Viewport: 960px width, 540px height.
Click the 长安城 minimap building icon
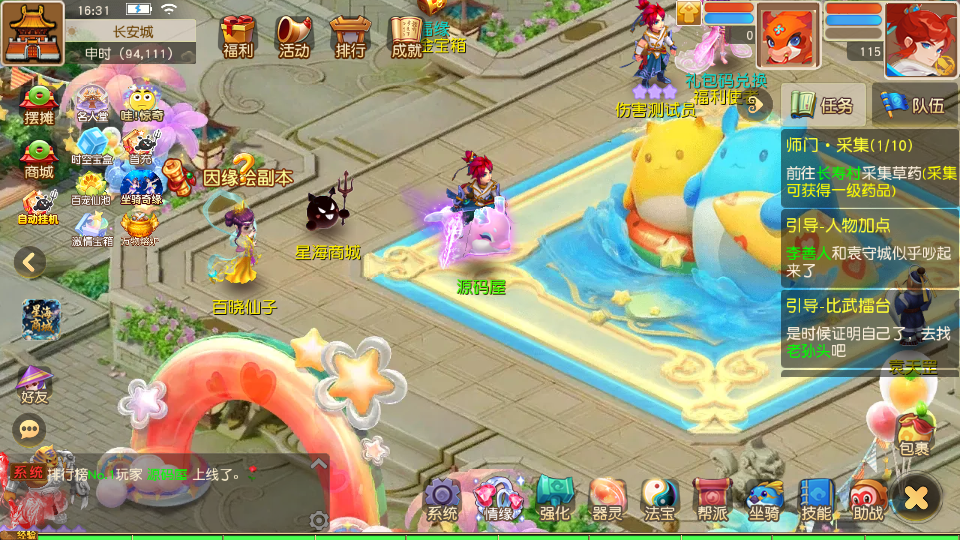click(x=32, y=32)
